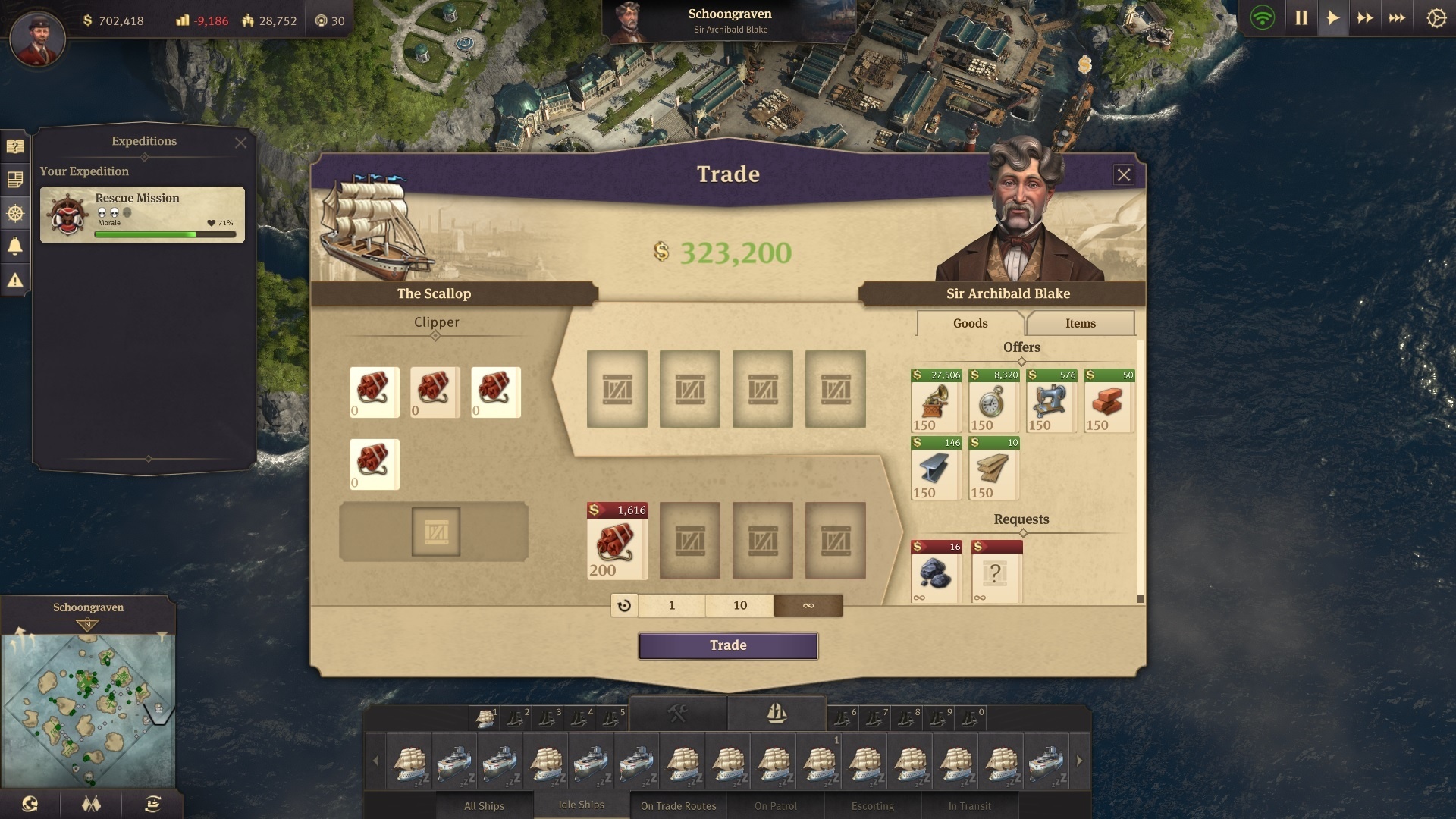1456x819 pixels.
Task: Close the Trade window
Action: coord(1123,175)
